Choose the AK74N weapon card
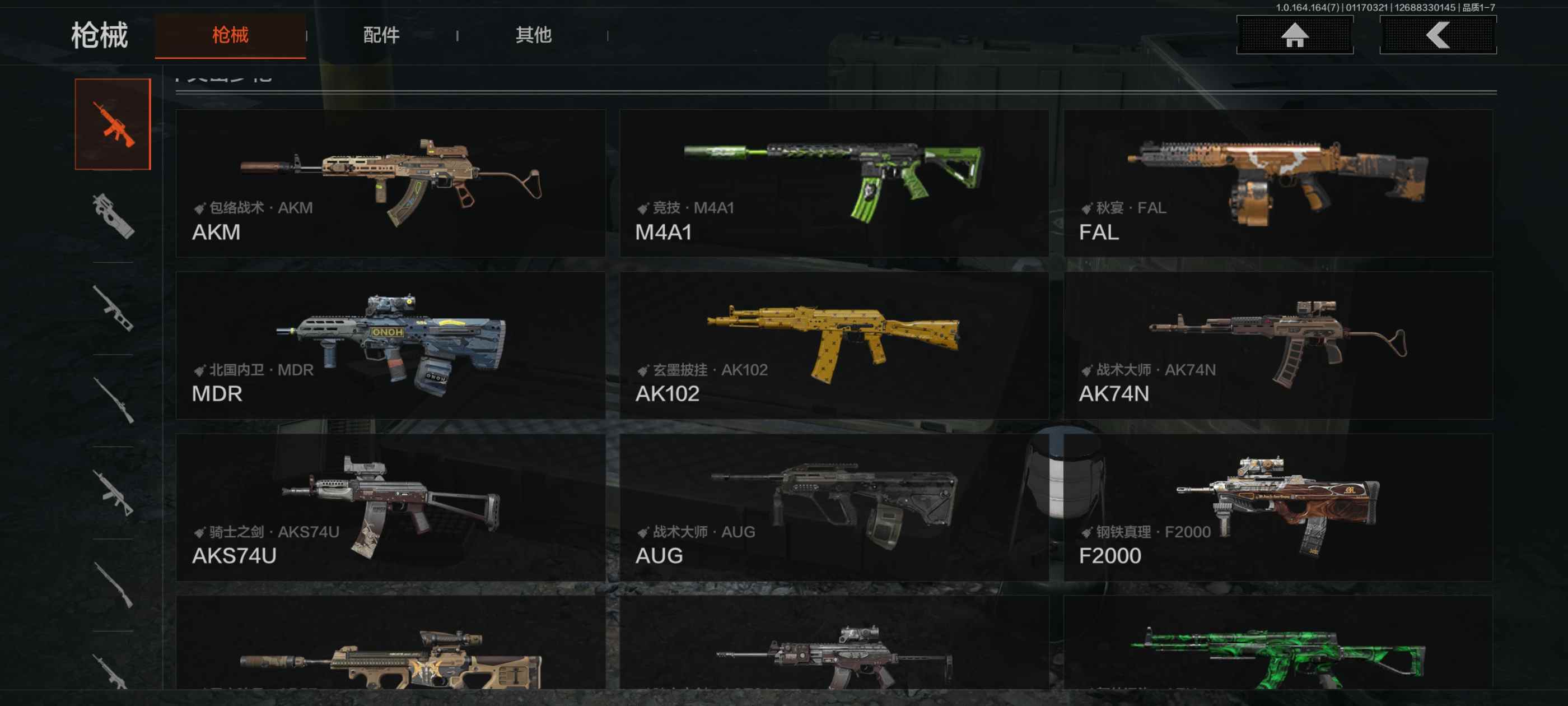The image size is (1568, 706). pos(1278,345)
